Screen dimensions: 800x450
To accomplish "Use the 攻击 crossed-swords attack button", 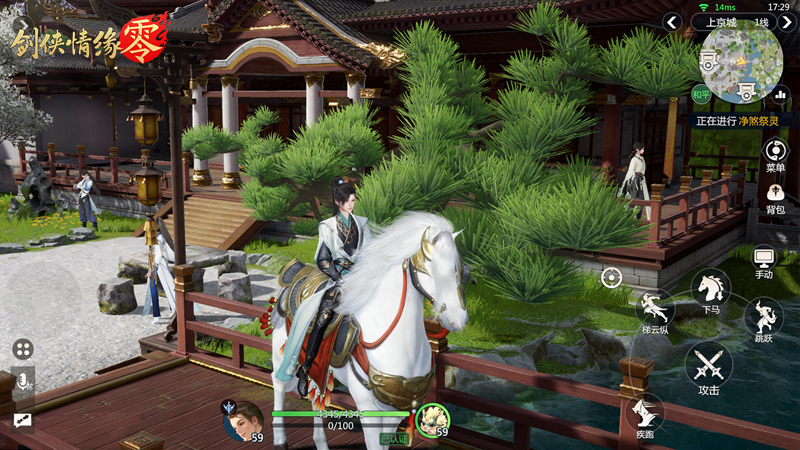I will [709, 366].
